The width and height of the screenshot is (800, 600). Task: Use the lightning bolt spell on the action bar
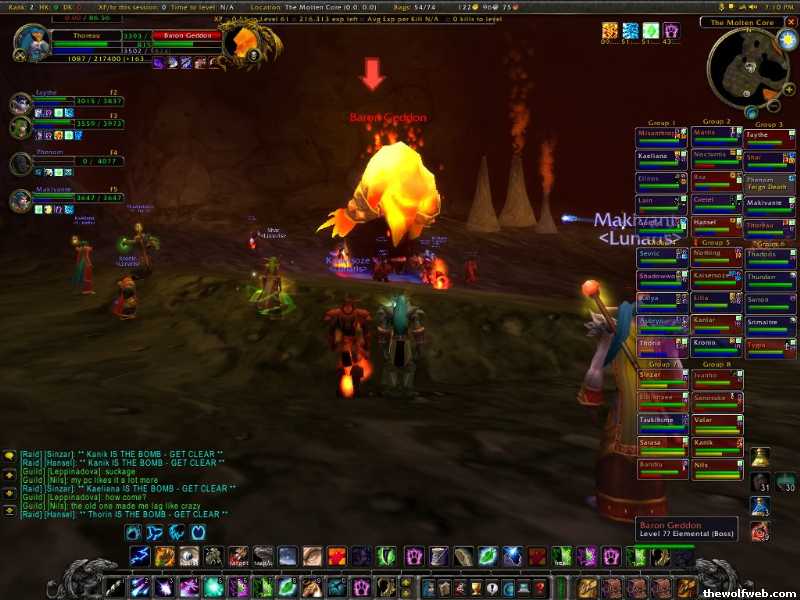[137, 557]
